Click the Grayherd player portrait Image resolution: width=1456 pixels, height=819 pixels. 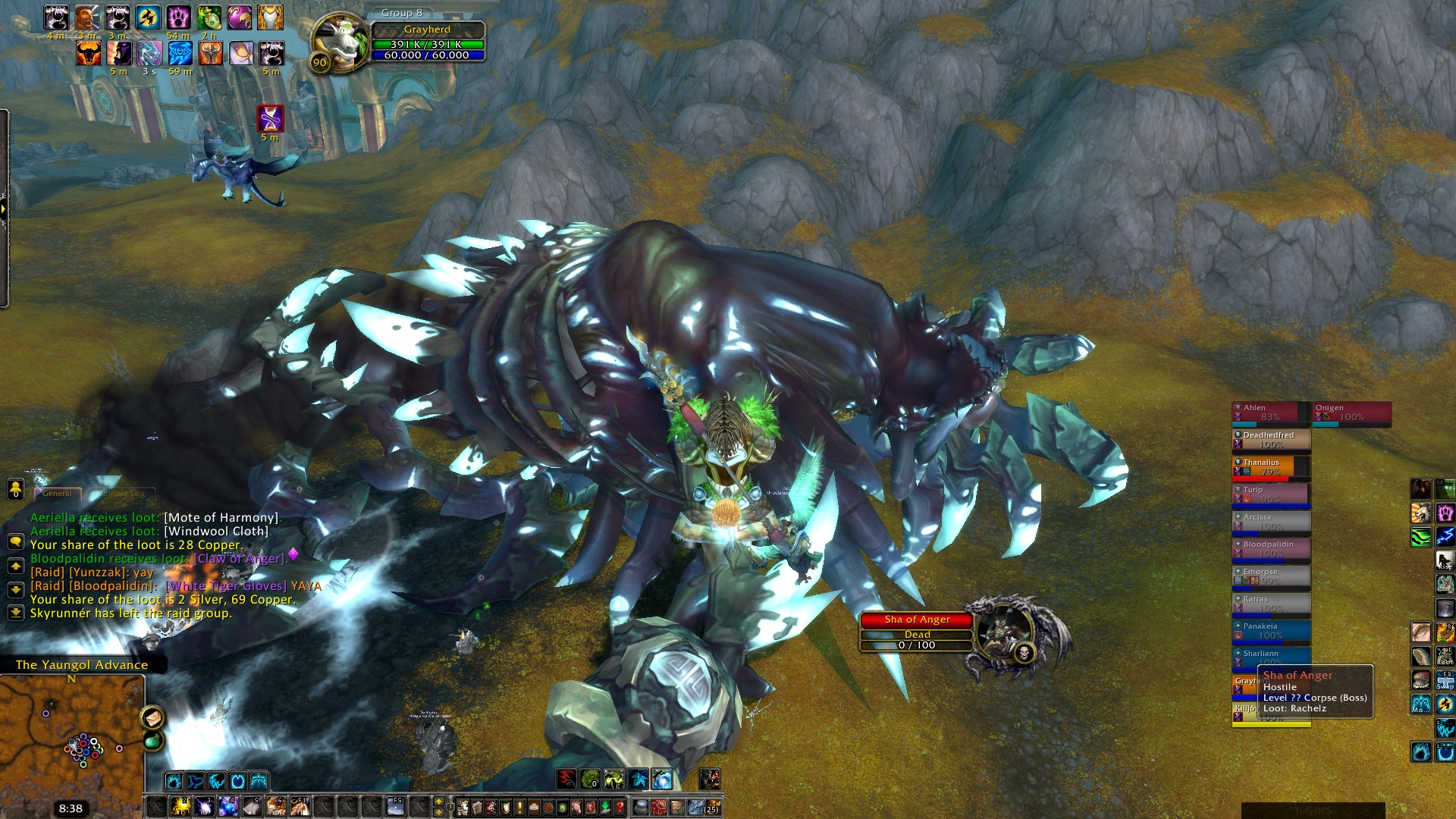click(x=339, y=42)
